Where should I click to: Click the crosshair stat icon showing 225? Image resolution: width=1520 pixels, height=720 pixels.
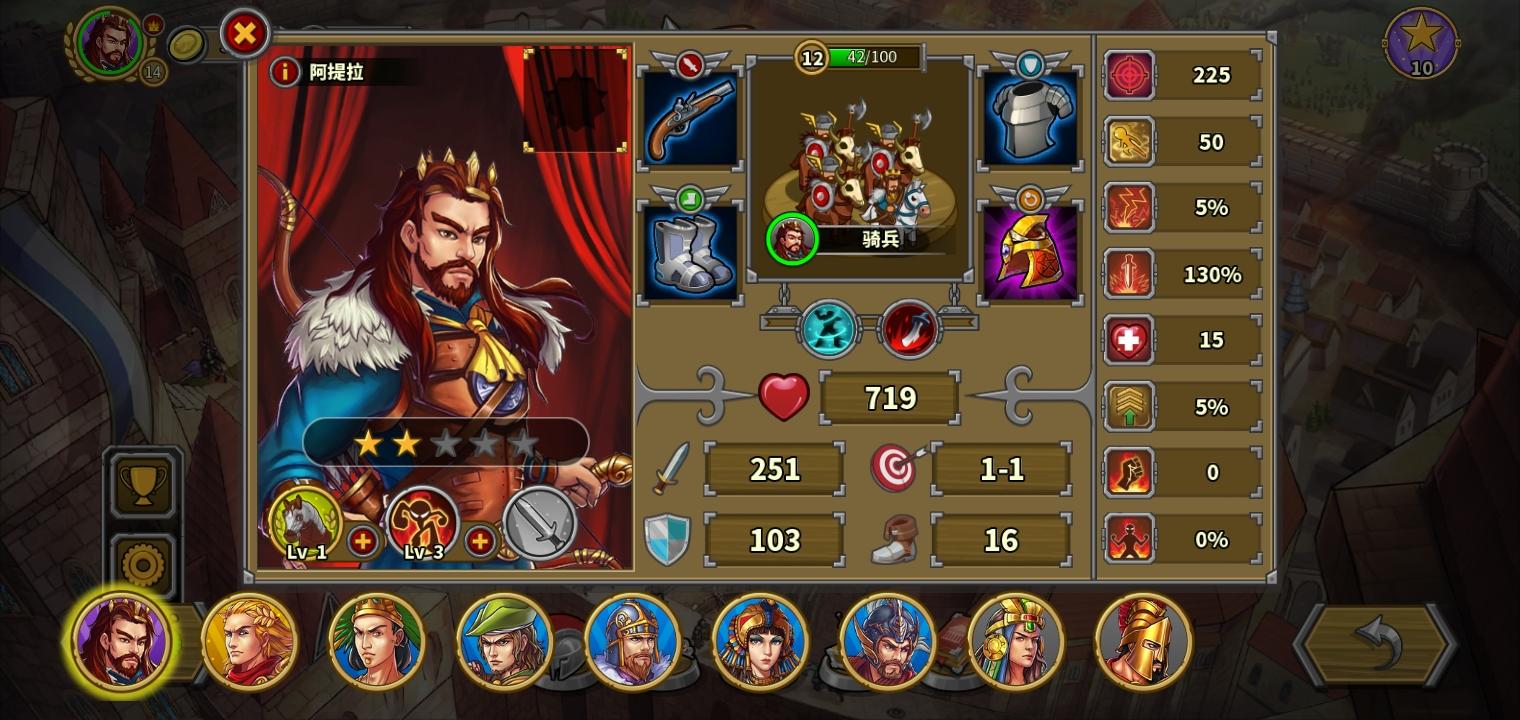[x=1128, y=75]
